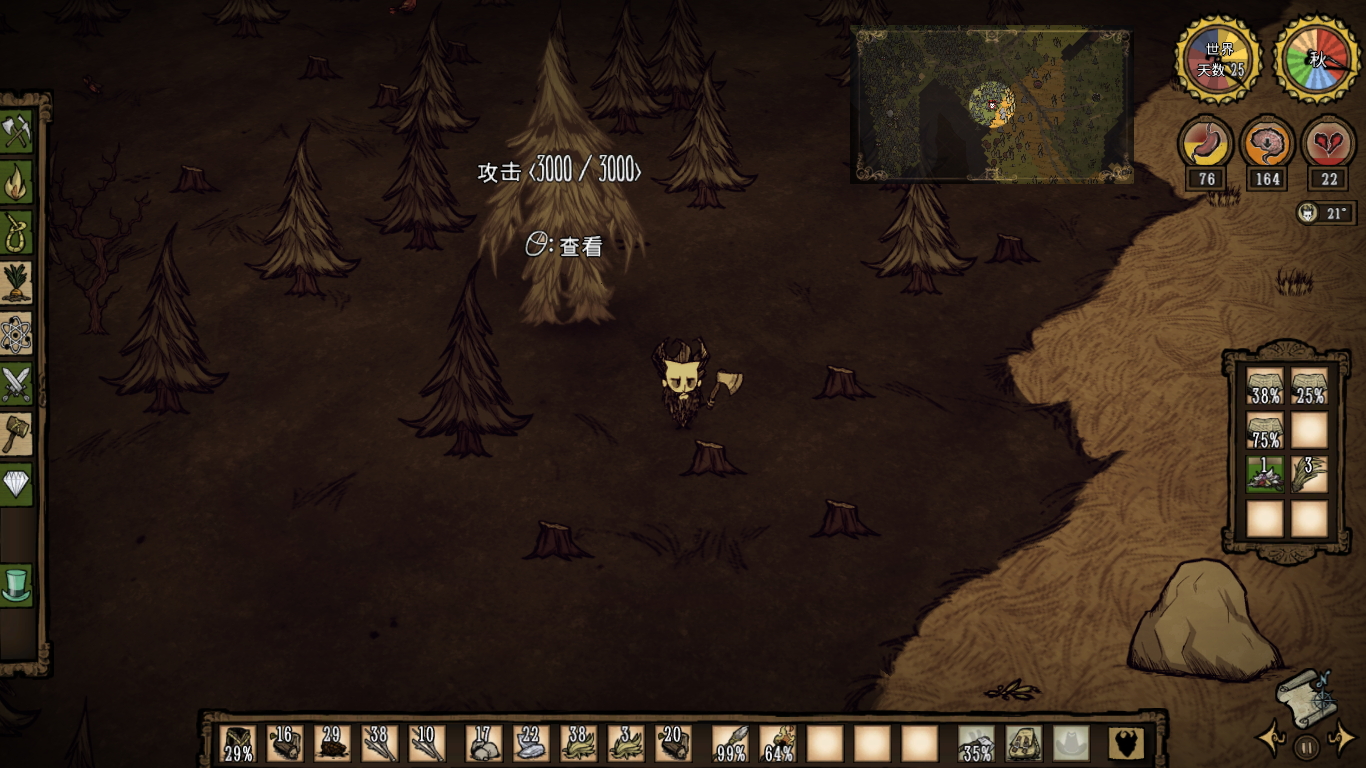Open the Science atom crafting tab
The image size is (1366, 768).
click(17, 334)
